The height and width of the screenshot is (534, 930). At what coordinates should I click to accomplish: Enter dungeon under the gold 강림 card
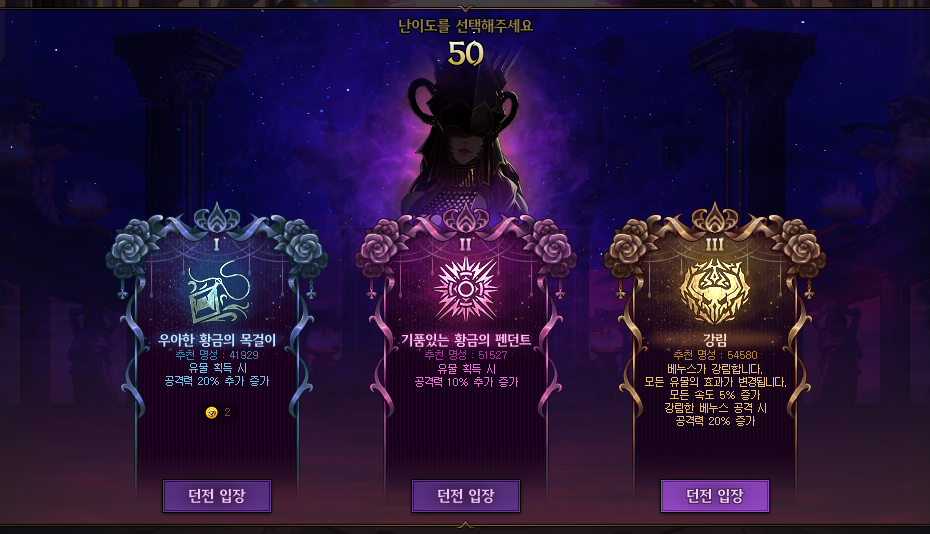715,495
